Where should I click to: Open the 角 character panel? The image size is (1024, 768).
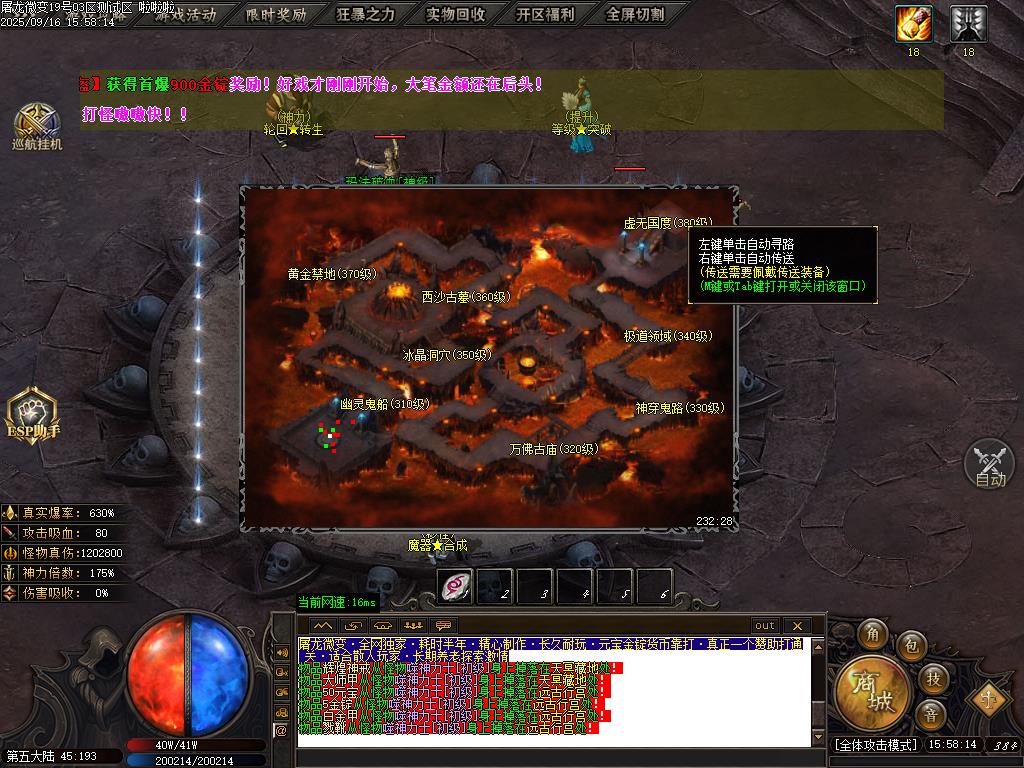click(x=873, y=635)
